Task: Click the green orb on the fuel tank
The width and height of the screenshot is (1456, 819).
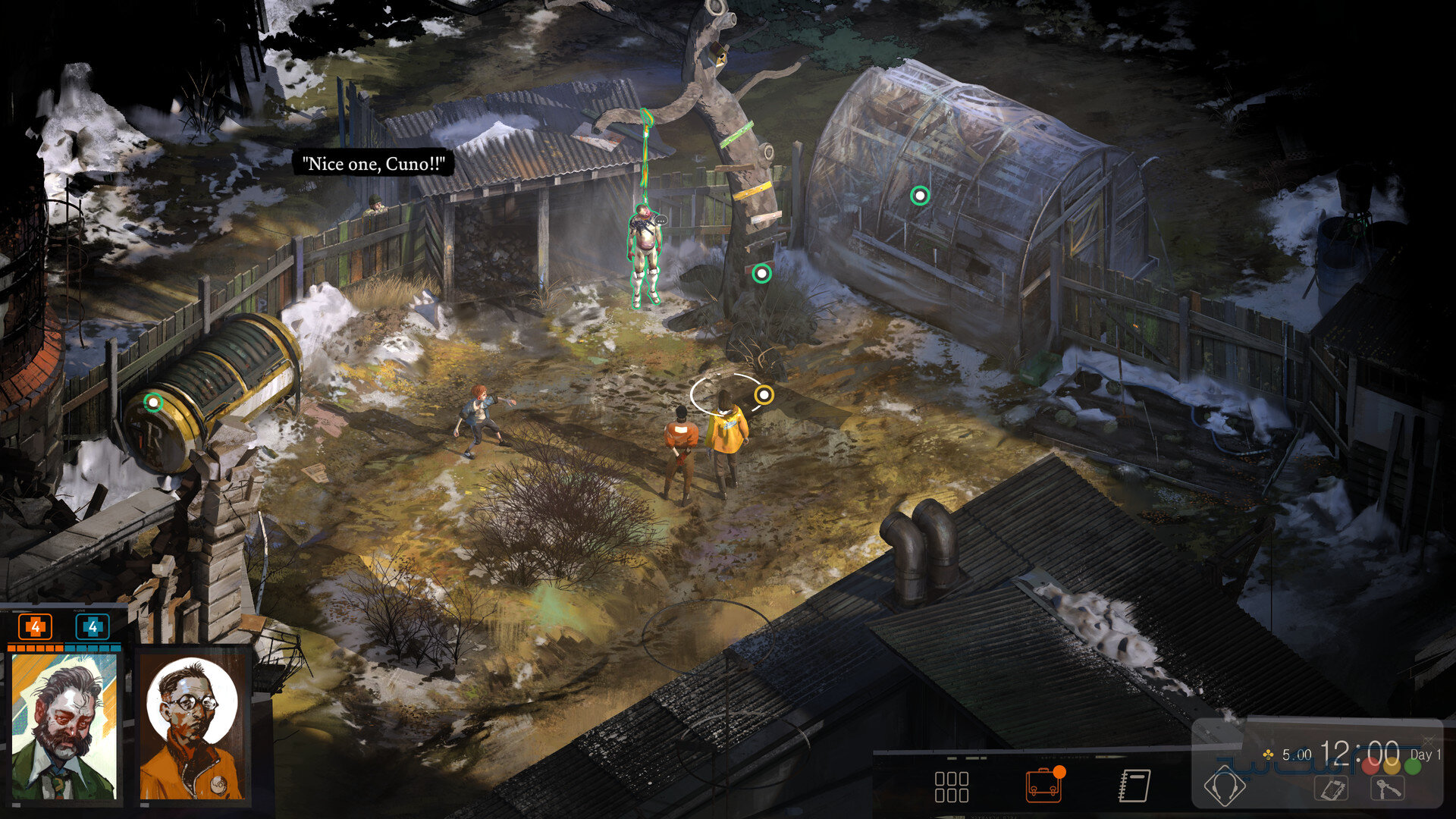Action: click(x=155, y=403)
